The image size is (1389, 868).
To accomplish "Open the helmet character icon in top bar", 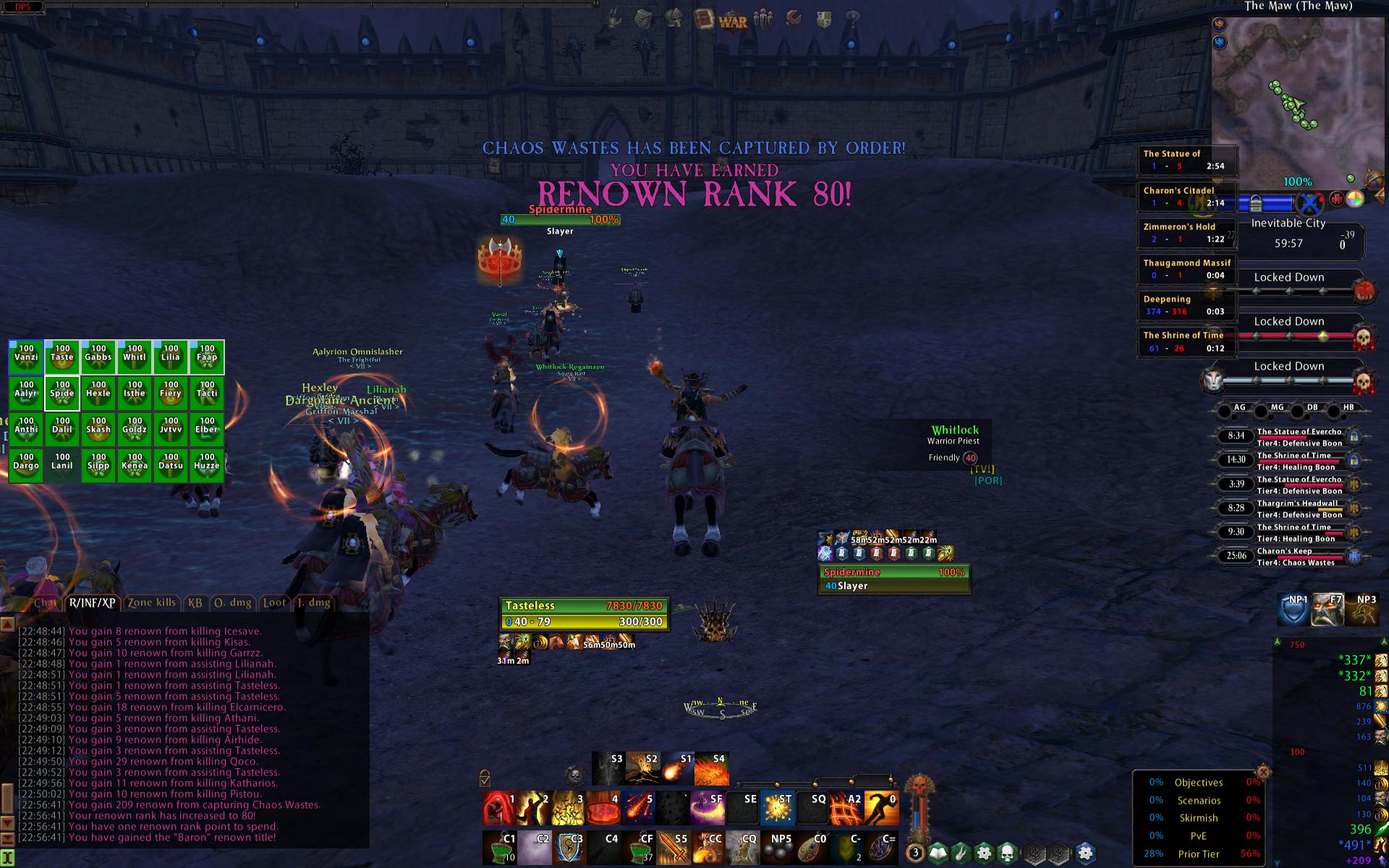I will (x=674, y=19).
